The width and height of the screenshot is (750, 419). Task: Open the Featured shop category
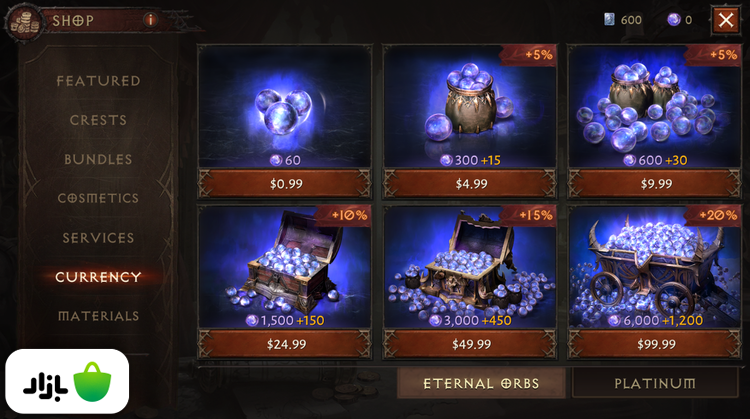(98, 81)
